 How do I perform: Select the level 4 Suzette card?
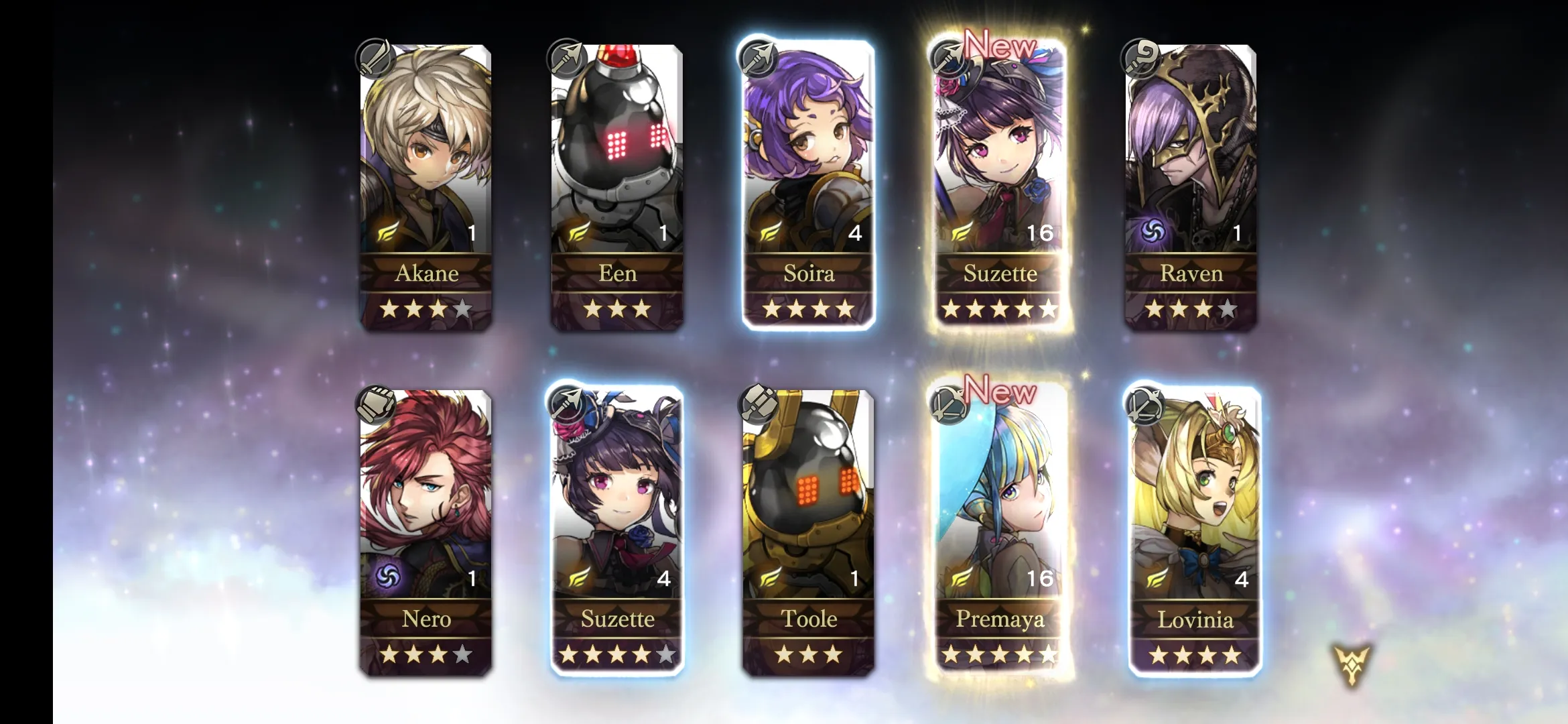click(617, 532)
